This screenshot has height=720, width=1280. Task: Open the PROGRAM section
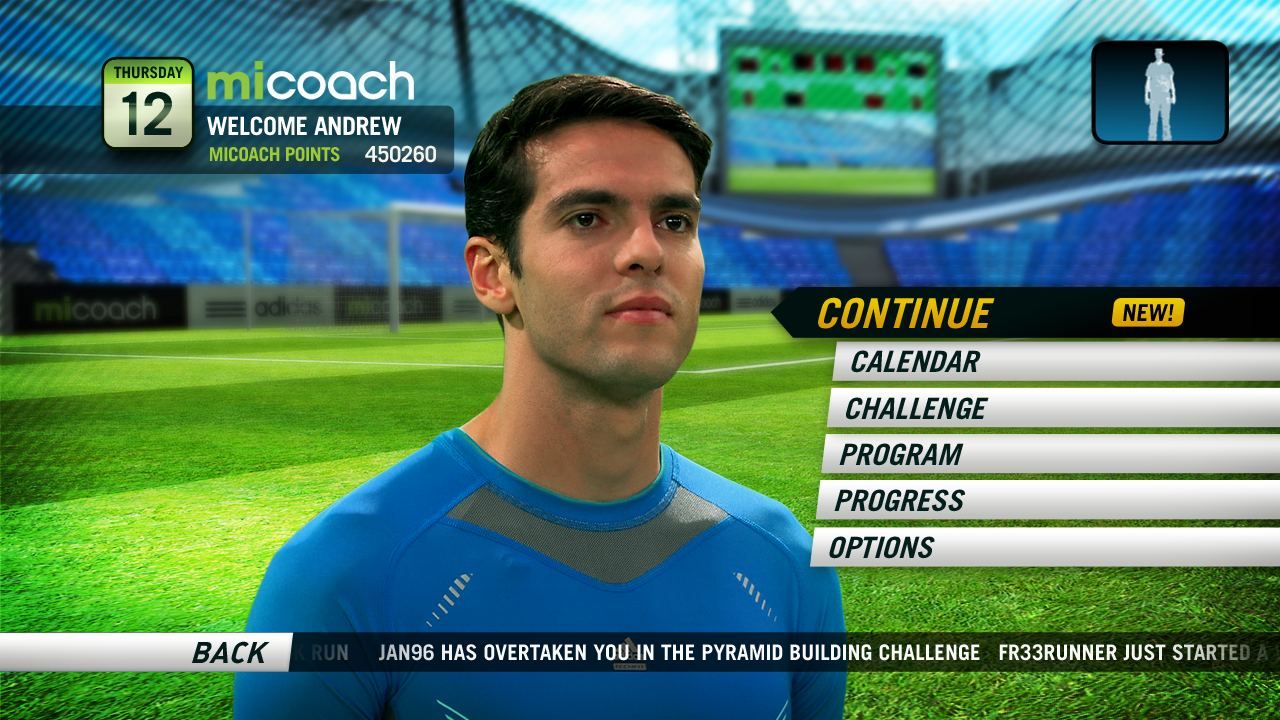pyautogui.click(x=903, y=456)
